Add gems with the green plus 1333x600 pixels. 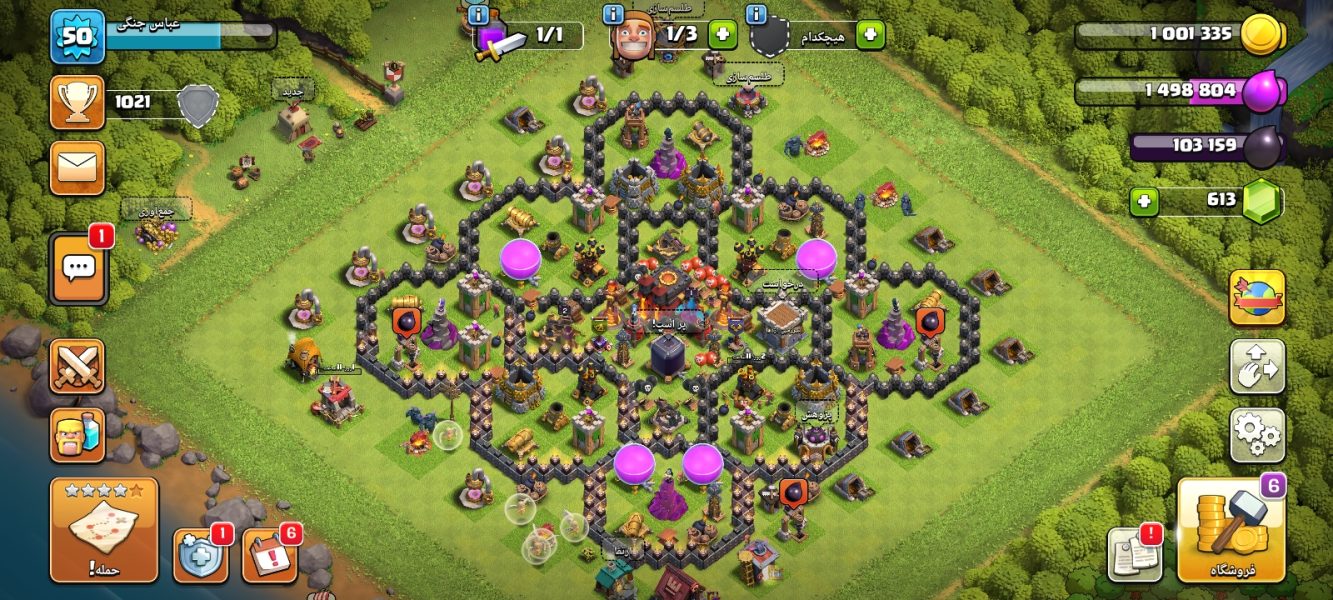[x=1144, y=201]
